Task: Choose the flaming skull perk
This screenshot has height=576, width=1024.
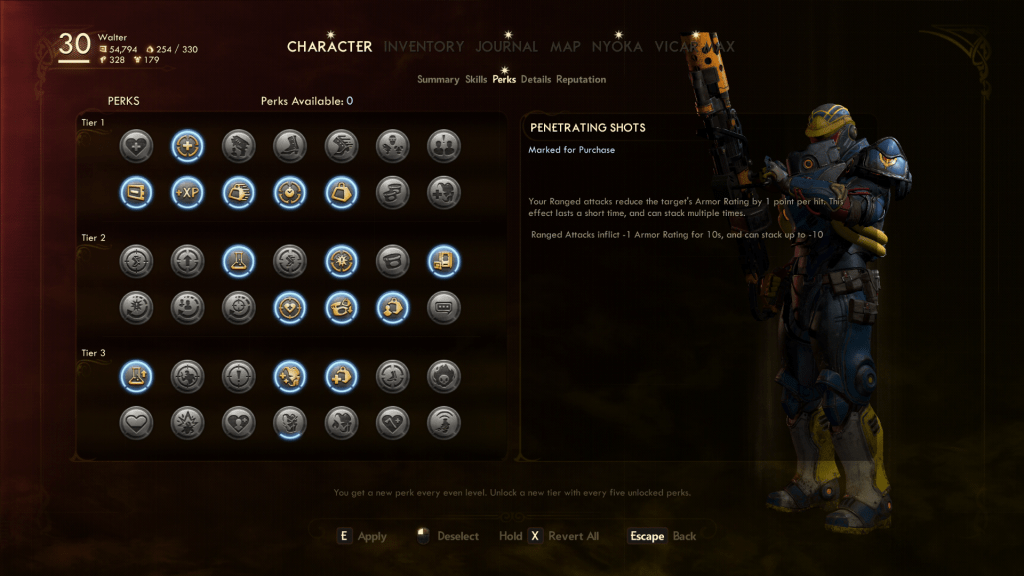Action: pyautogui.click(x=443, y=376)
